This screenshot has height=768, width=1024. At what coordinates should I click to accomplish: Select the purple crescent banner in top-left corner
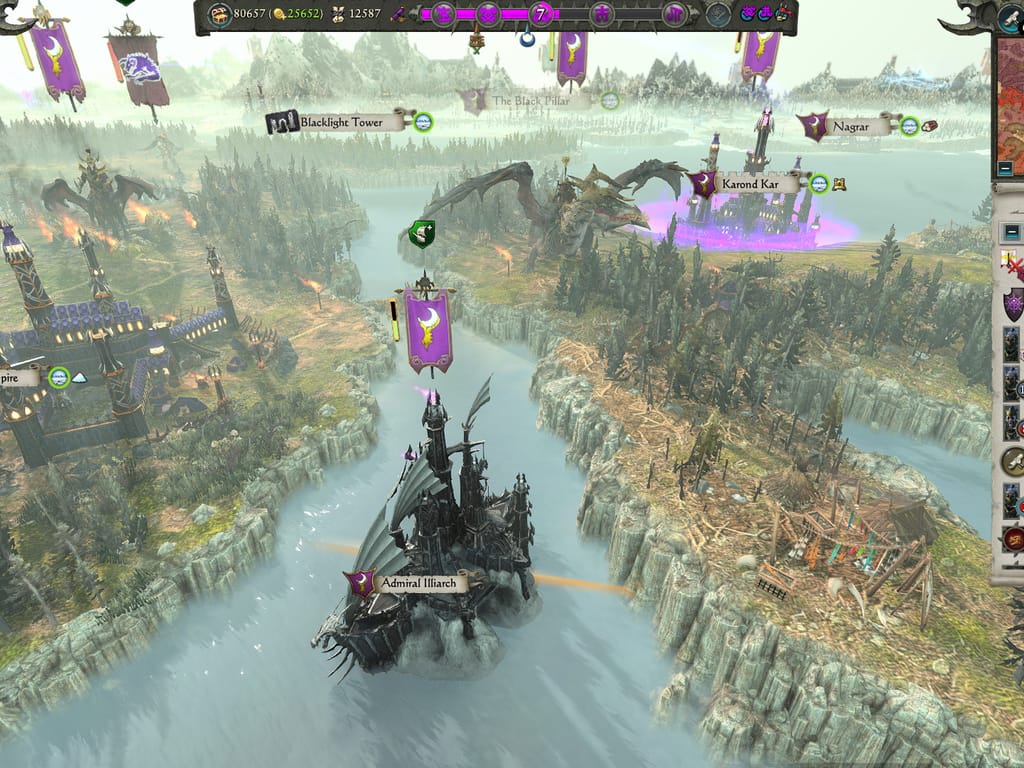(x=57, y=58)
